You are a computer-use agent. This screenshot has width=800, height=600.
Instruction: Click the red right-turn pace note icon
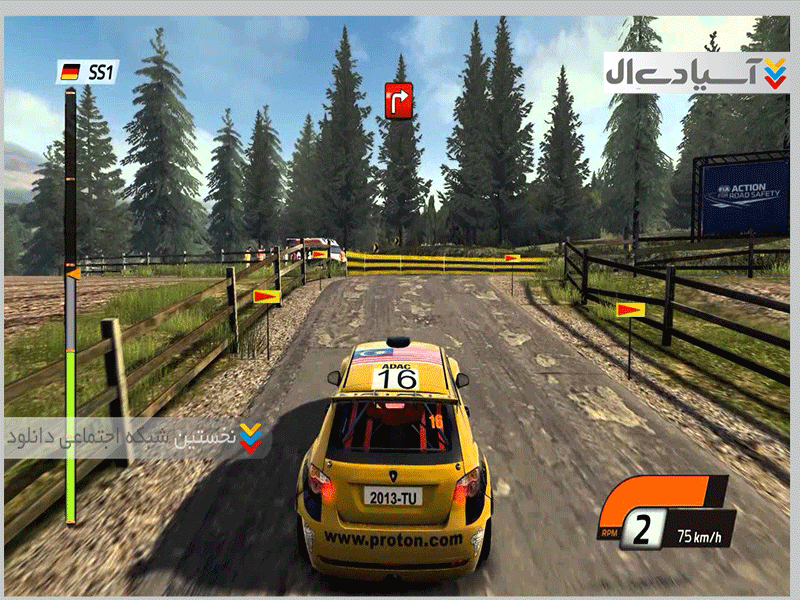coord(399,100)
